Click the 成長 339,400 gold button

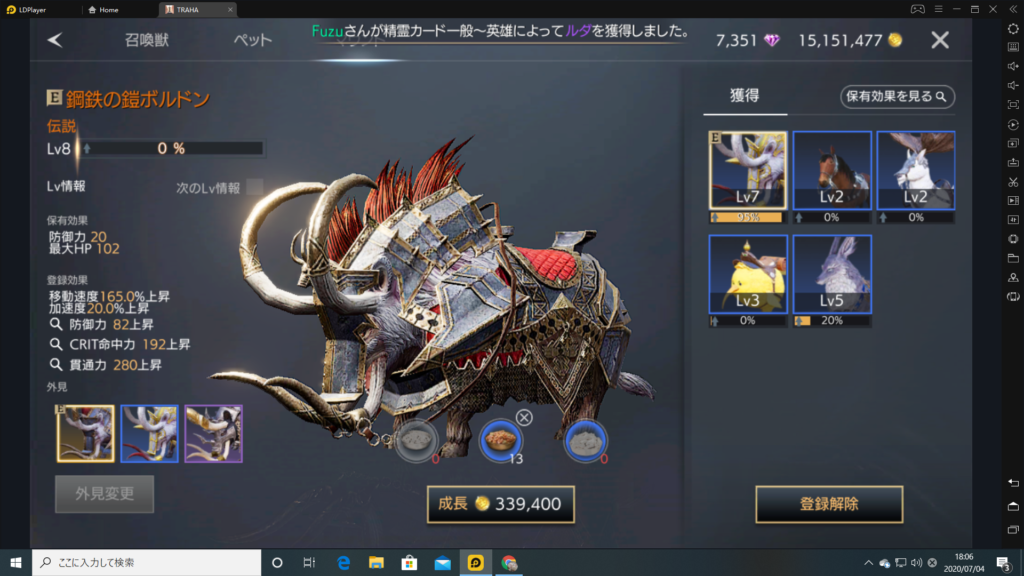pos(500,504)
